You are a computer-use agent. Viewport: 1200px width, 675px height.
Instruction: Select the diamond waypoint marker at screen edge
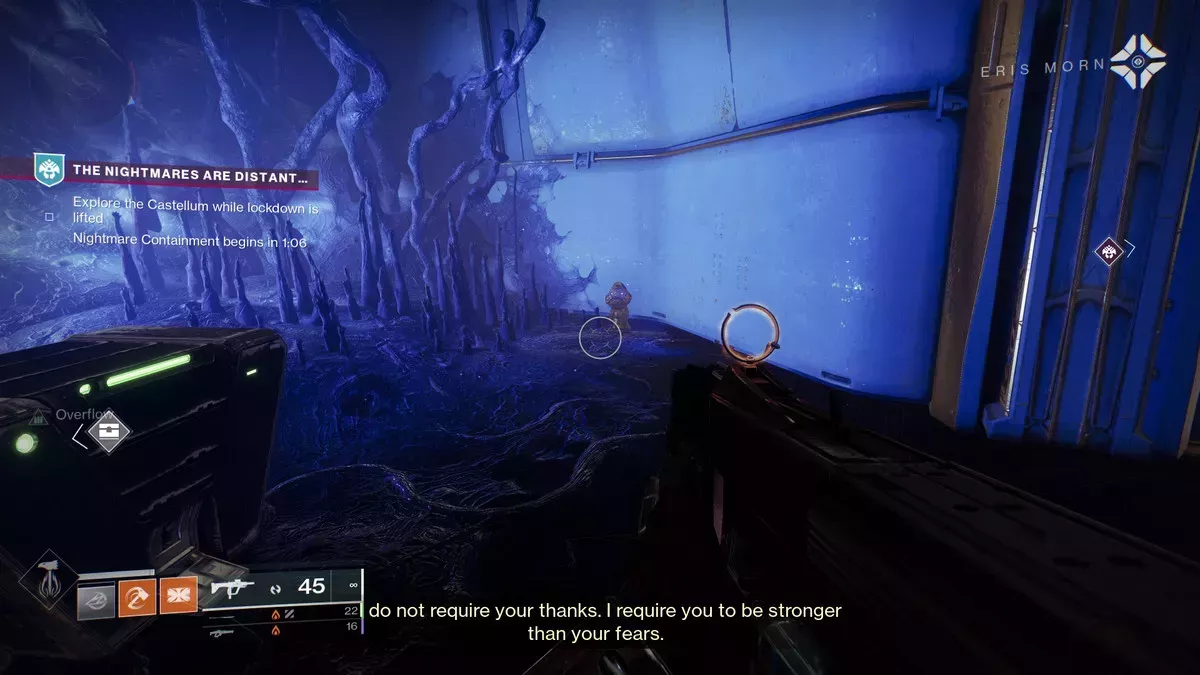tap(1110, 251)
